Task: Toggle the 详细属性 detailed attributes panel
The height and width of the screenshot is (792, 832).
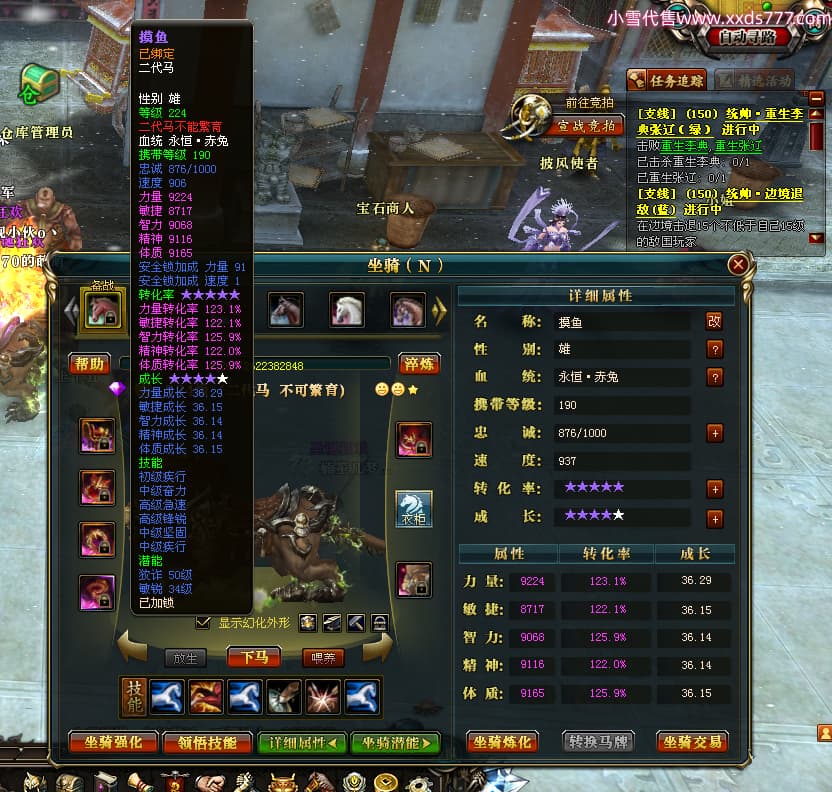Action: click(x=302, y=742)
